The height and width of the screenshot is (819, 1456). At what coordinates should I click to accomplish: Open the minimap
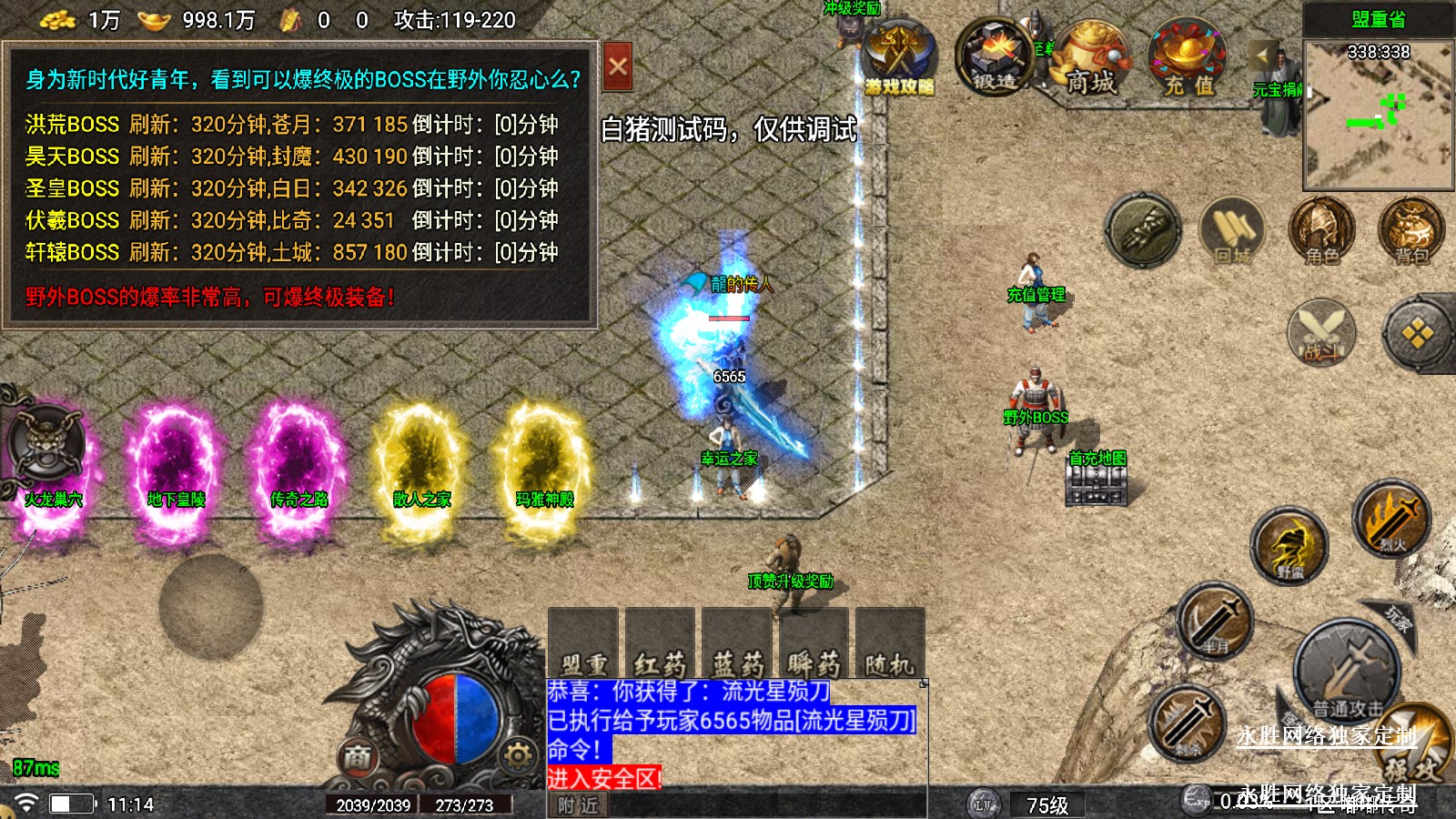coord(1378,114)
